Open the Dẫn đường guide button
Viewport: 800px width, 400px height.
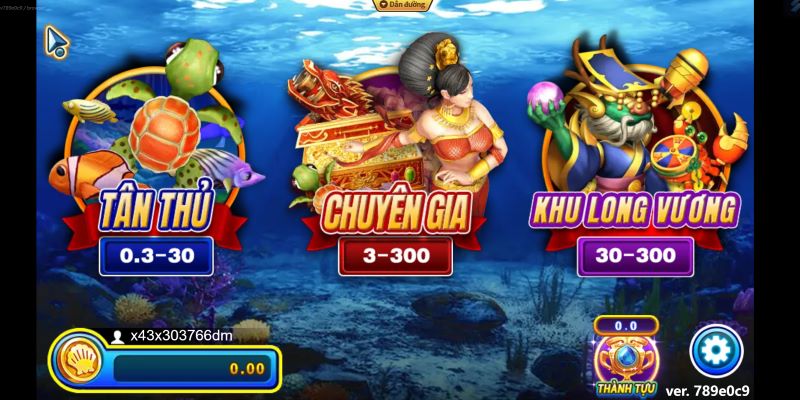pyautogui.click(x=402, y=6)
